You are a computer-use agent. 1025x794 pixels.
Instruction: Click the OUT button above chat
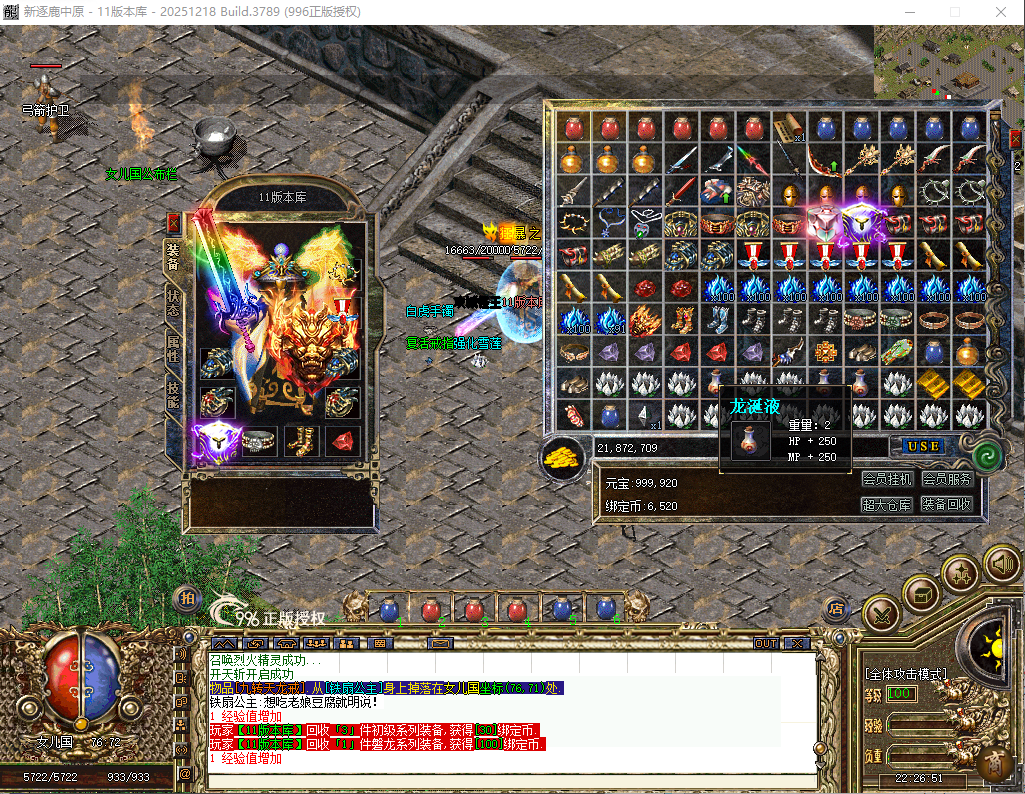(x=766, y=643)
